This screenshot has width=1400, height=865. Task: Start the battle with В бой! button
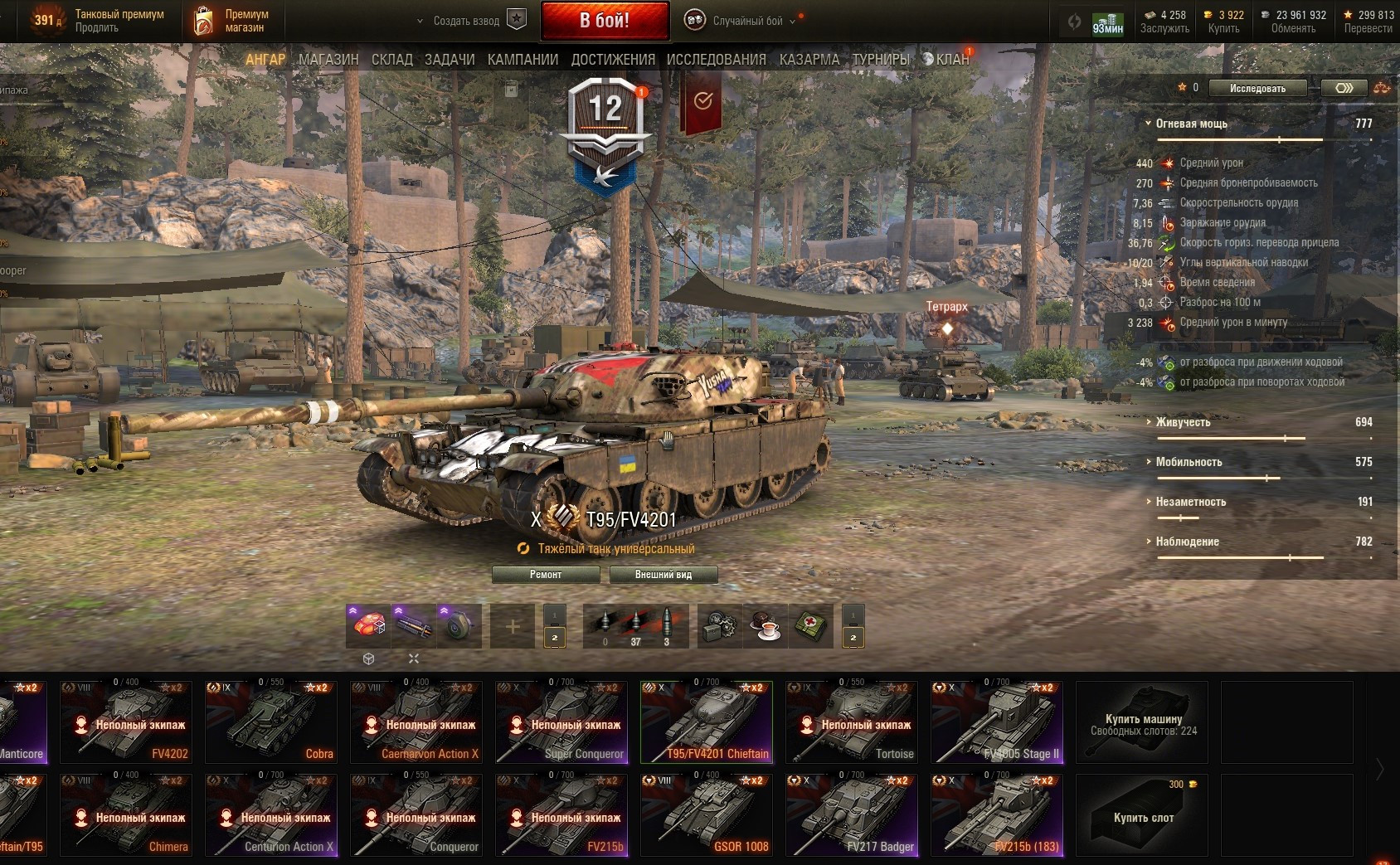tap(605, 21)
